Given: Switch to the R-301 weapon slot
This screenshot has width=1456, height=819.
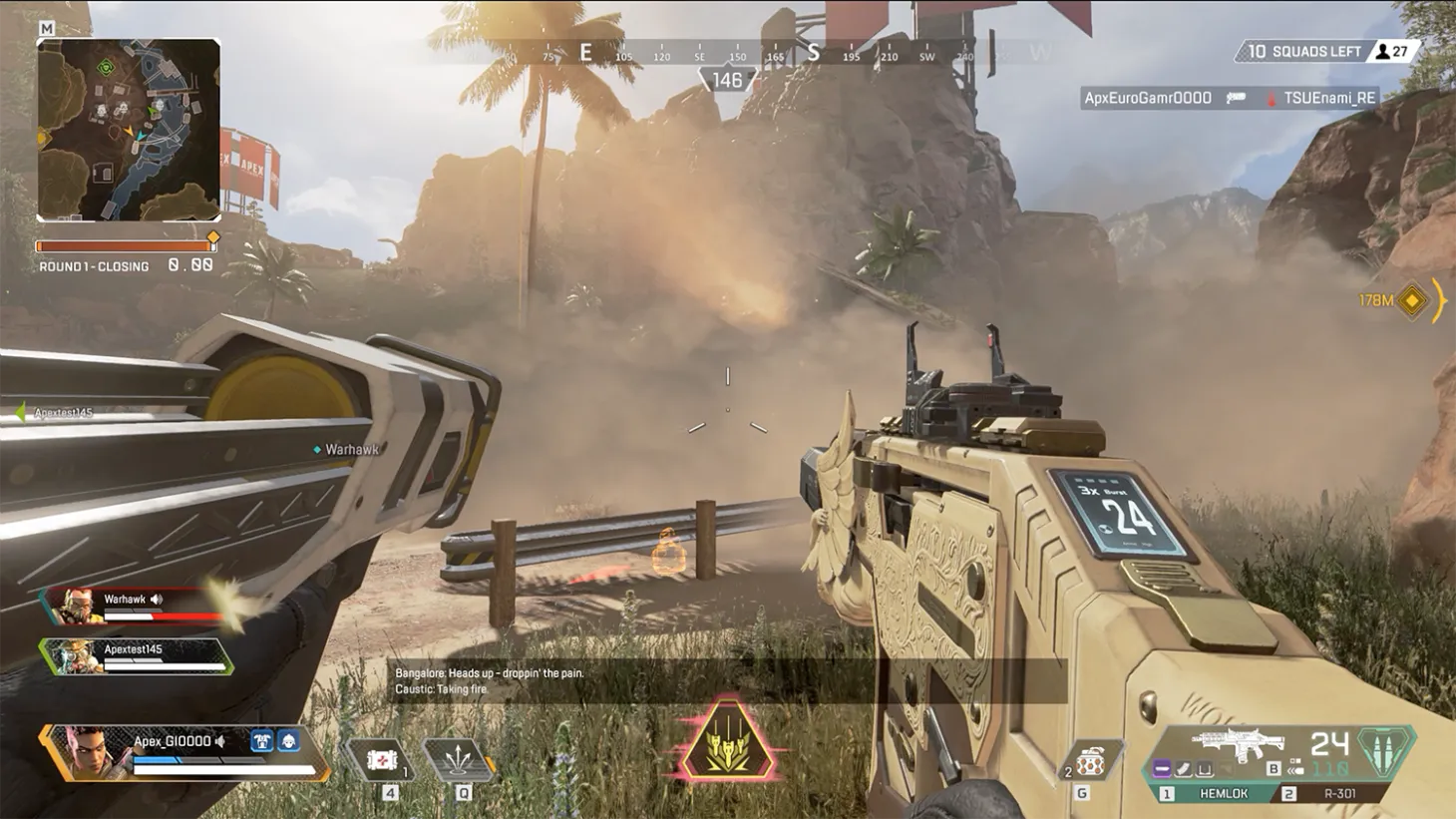Looking at the screenshot, I should [x=1338, y=793].
